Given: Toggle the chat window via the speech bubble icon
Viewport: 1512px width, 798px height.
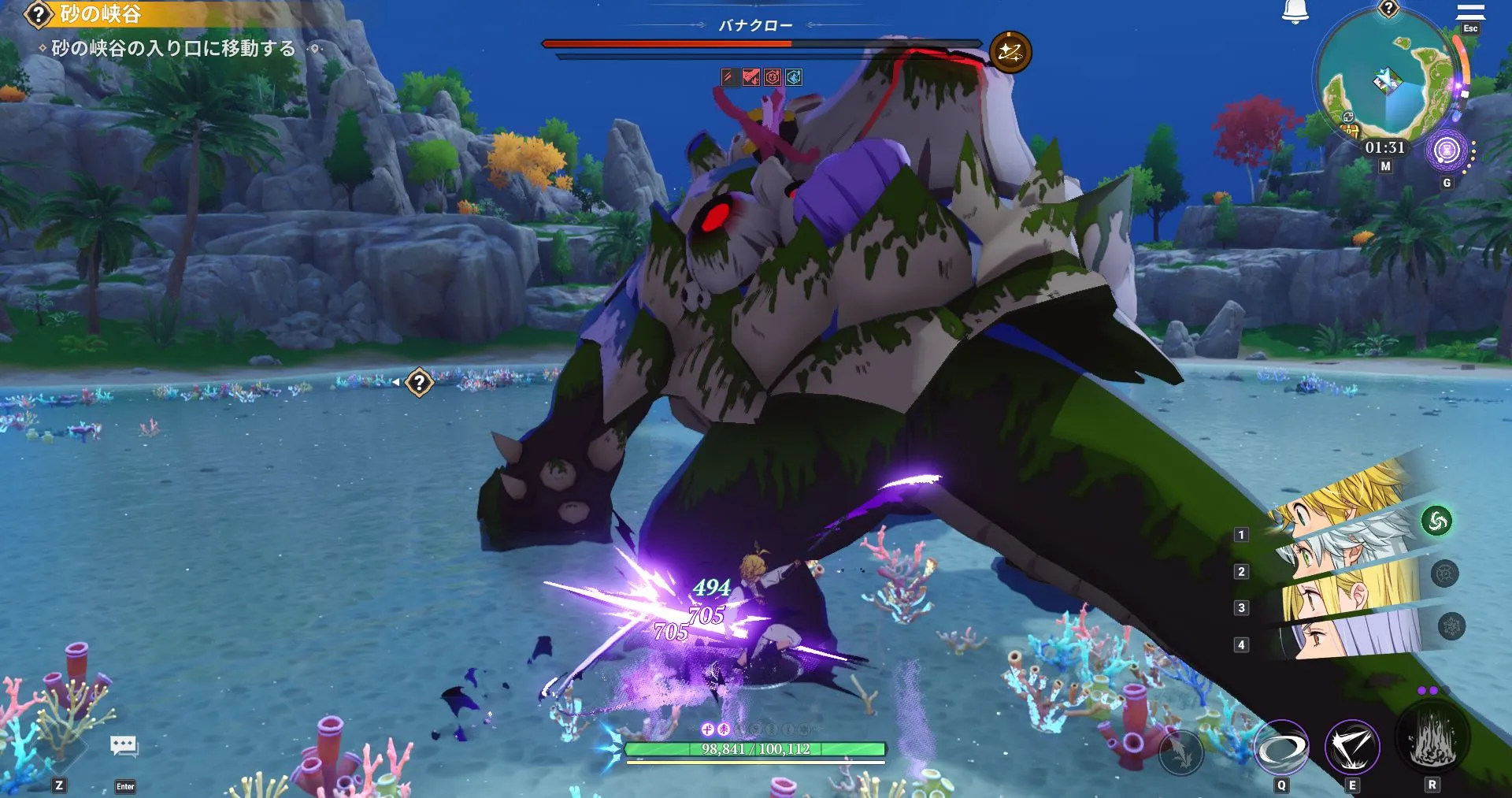Looking at the screenshot, I should tap(122, 744).
